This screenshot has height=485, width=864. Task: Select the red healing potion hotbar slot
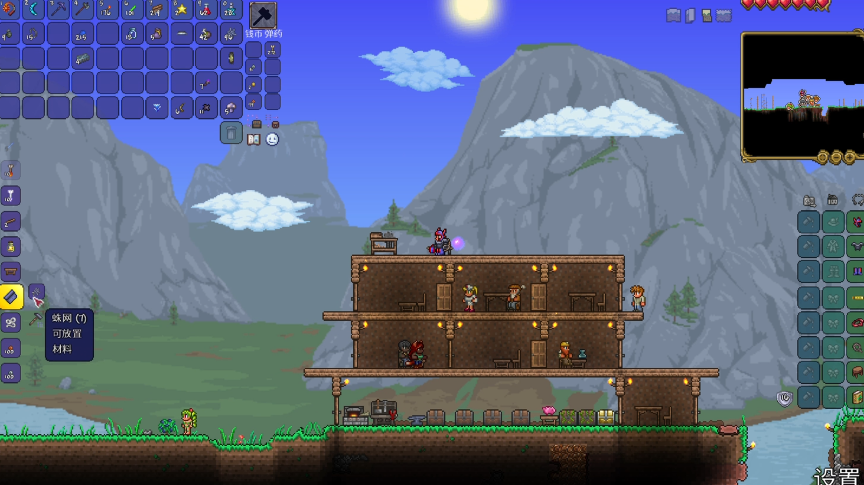pyautogui.click(x=206, y=9)
